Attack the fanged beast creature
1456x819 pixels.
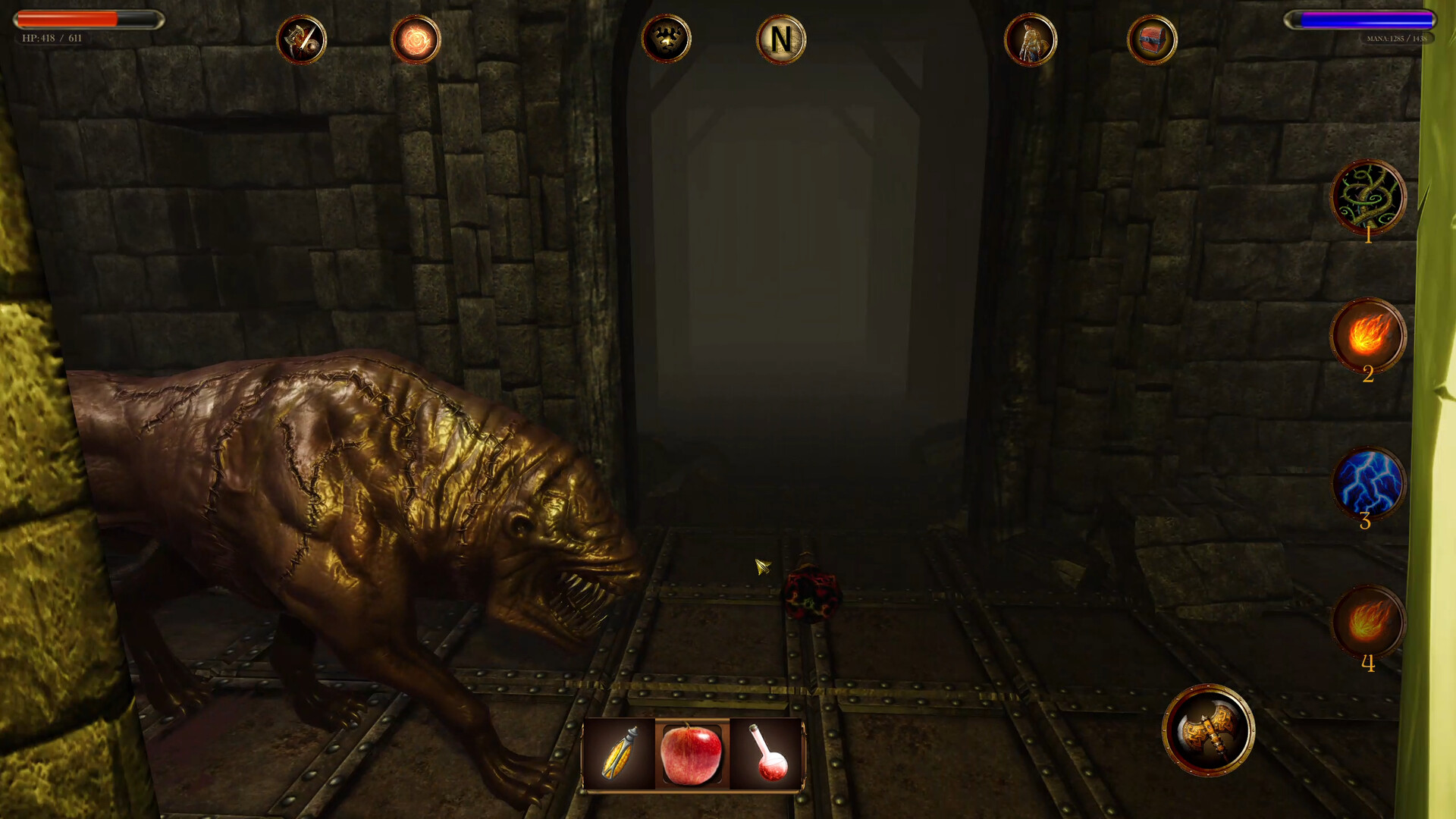(341, 493)
